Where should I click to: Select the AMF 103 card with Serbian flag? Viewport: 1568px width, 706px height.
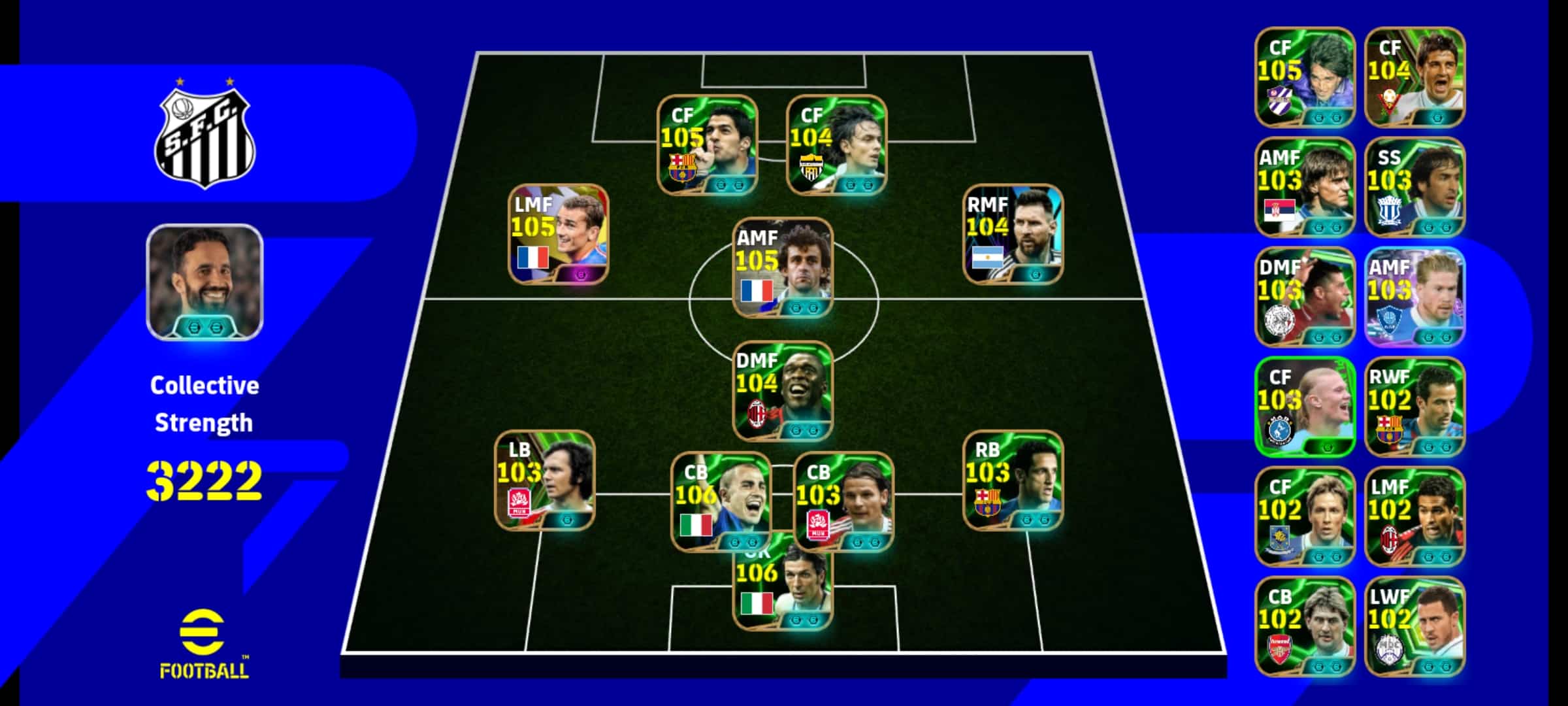(1305, 187)
